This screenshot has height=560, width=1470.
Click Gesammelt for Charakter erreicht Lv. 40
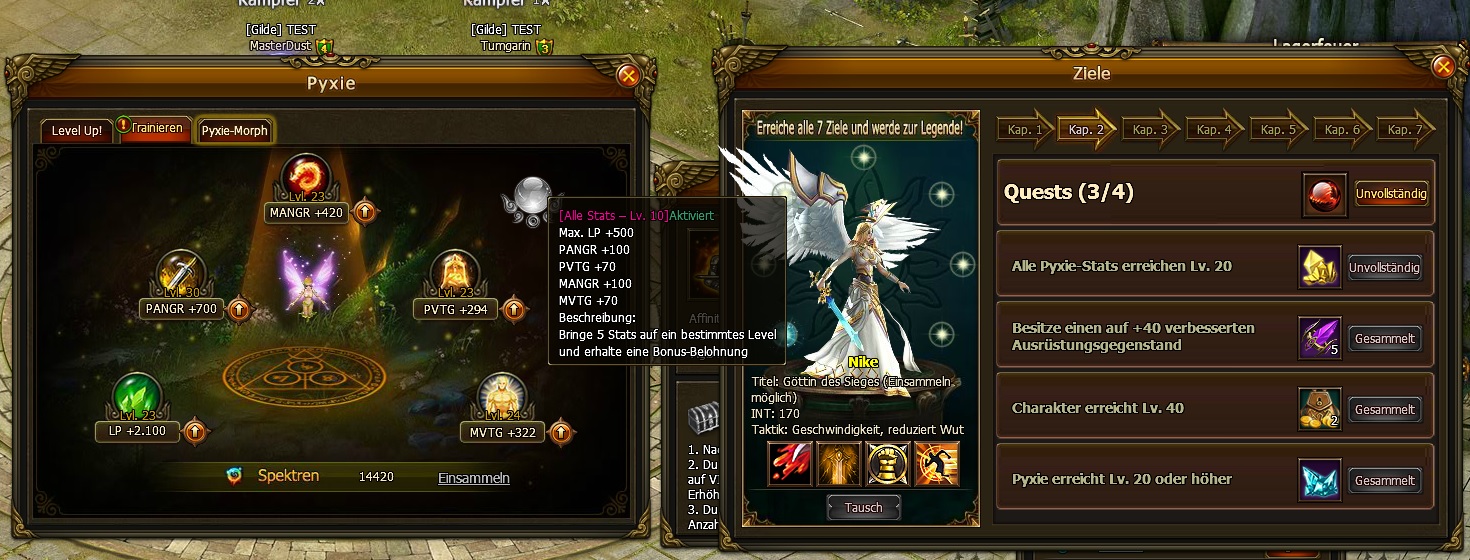pyautogui.click(x=1384, y=410)
